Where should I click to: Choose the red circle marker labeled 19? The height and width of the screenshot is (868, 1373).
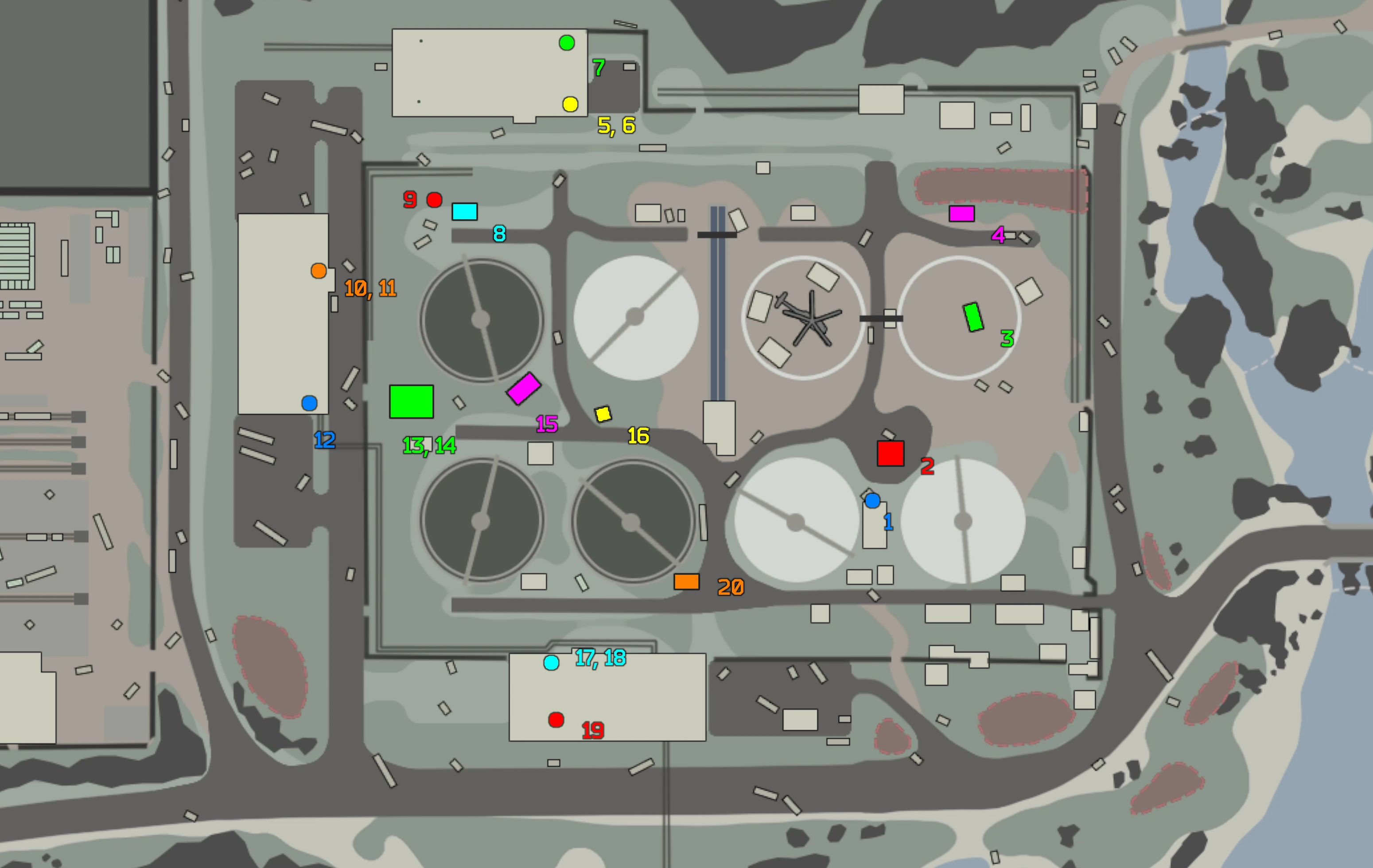[x=556, y=720]
